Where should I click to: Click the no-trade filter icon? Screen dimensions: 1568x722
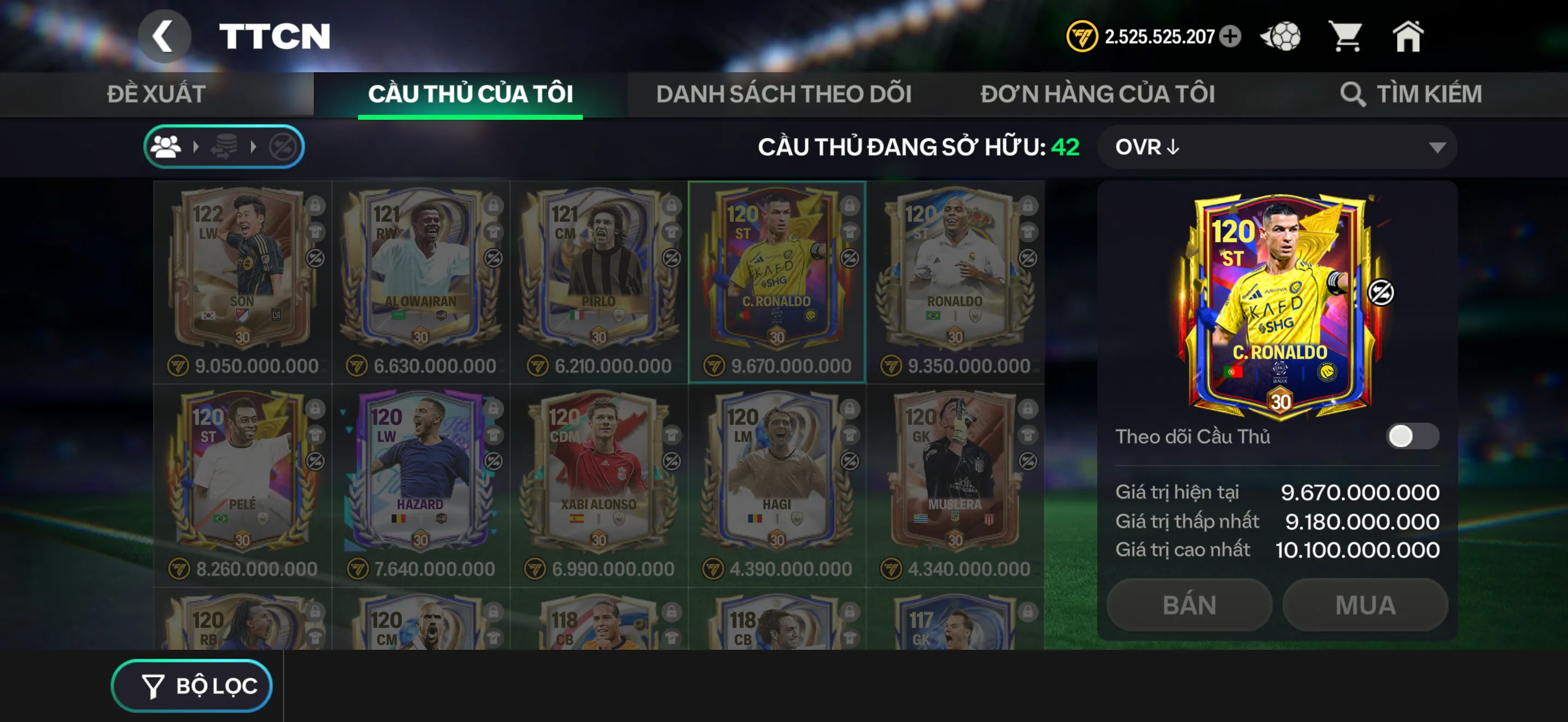284,145
